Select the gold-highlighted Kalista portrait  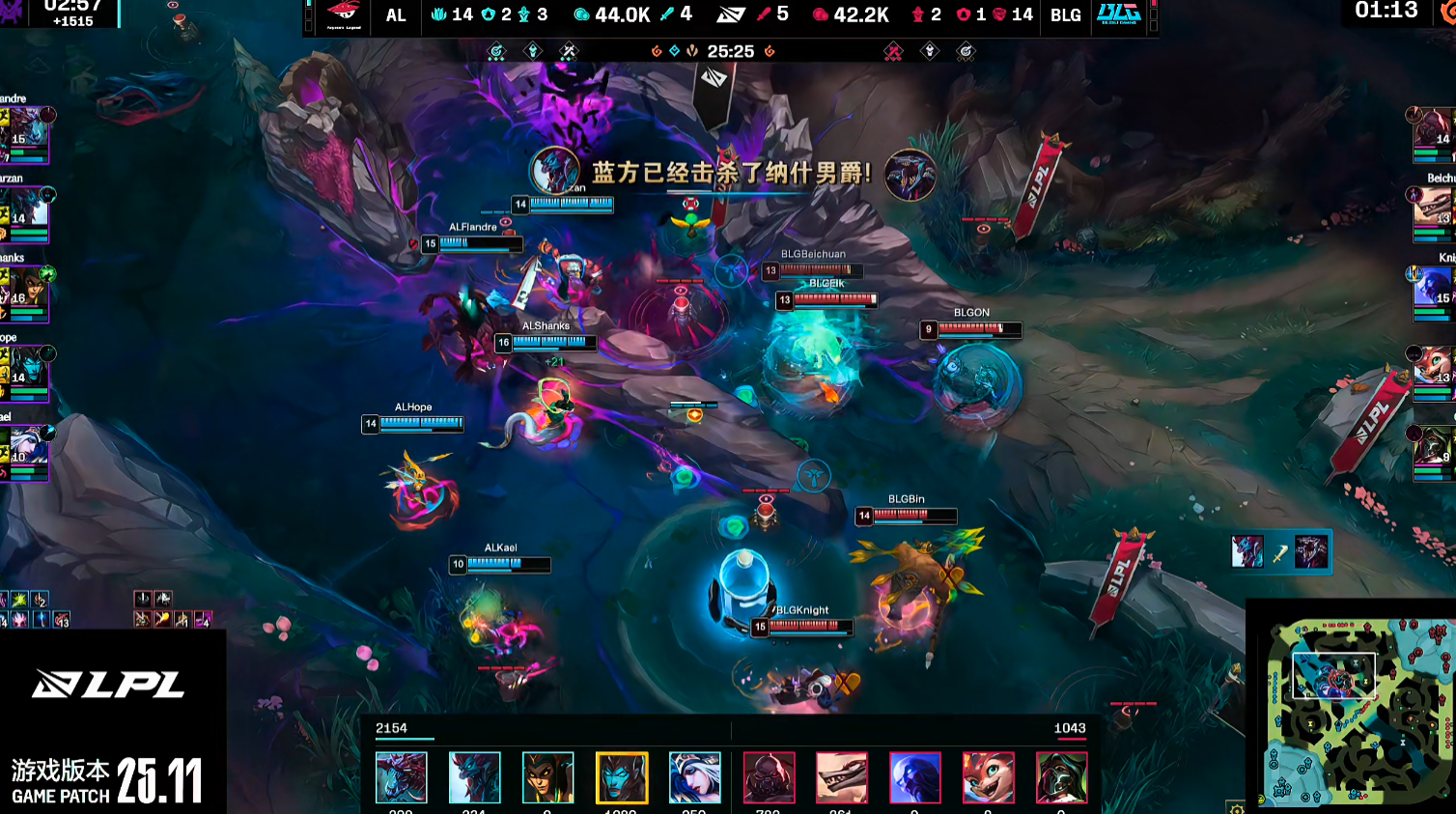[x=621, y=777]
